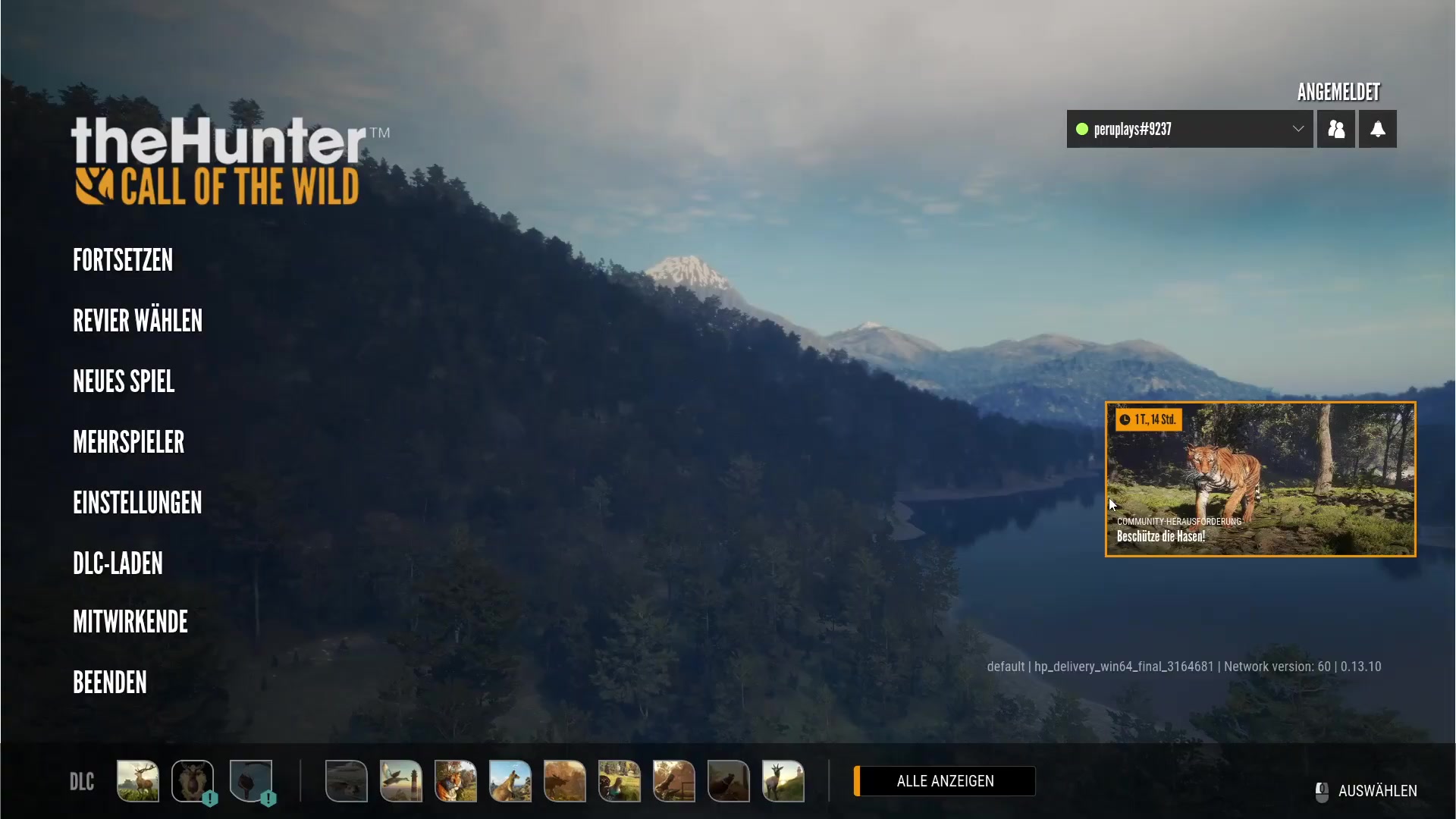Select the white goat DLC thumbnail
This screenshot has height=819, width=1456.
click(x=783, y=781)
